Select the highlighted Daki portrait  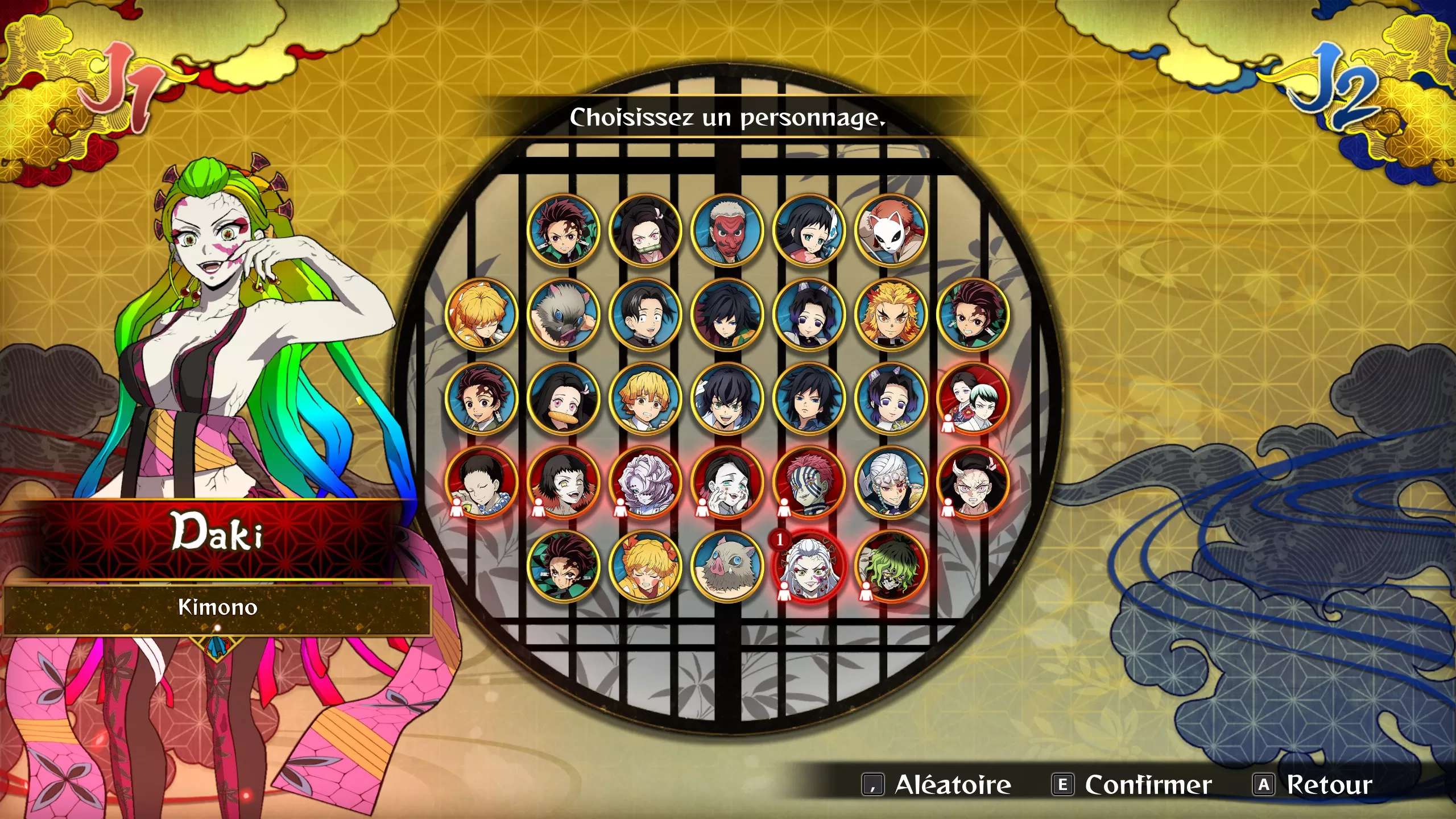pos(809,567)
